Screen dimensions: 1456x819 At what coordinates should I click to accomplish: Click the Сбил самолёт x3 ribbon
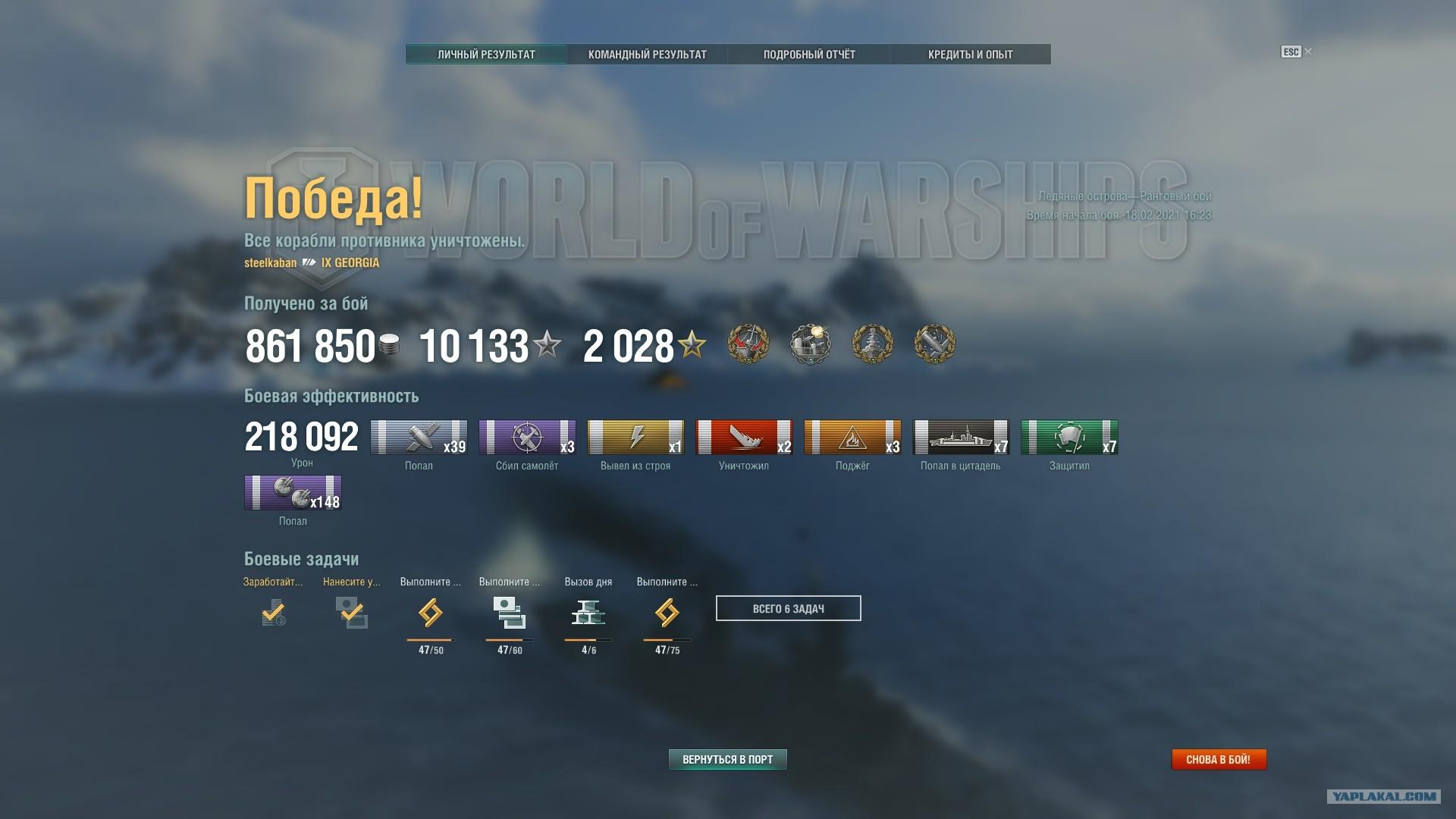point(527,438)
